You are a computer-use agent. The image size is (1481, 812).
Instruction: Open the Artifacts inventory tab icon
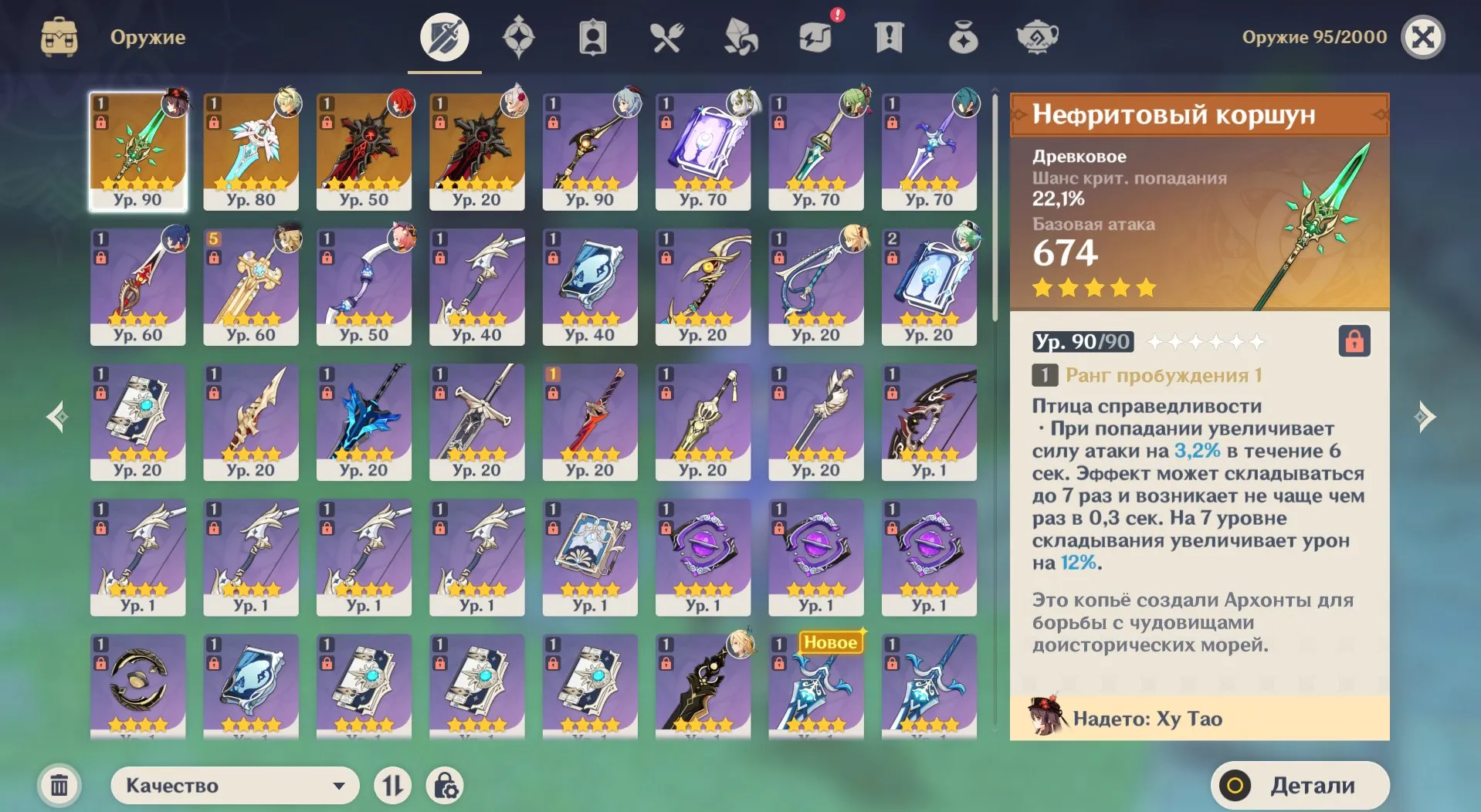click(x=518, y=36)
